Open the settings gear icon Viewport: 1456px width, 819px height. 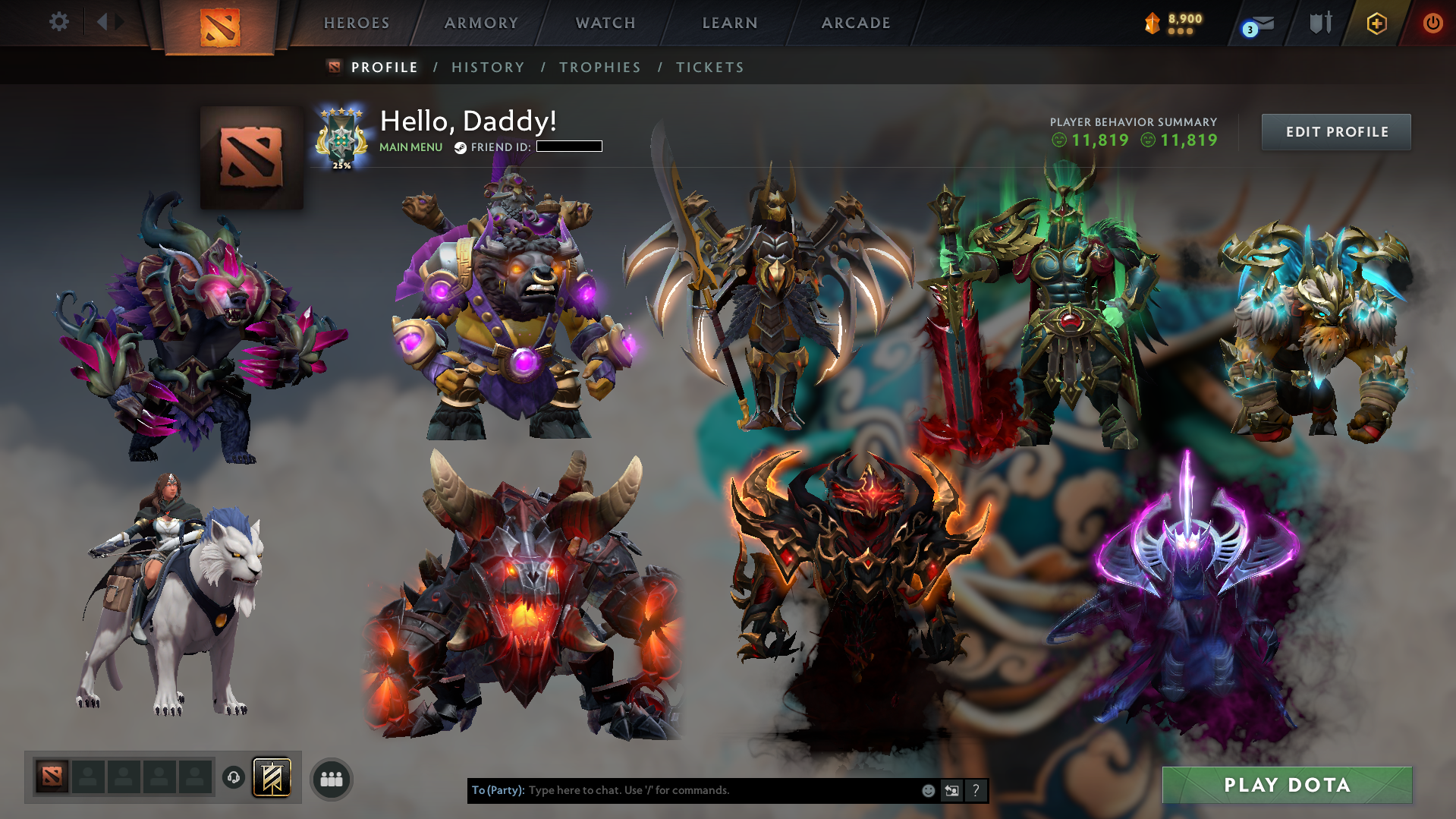pos(59,22)
